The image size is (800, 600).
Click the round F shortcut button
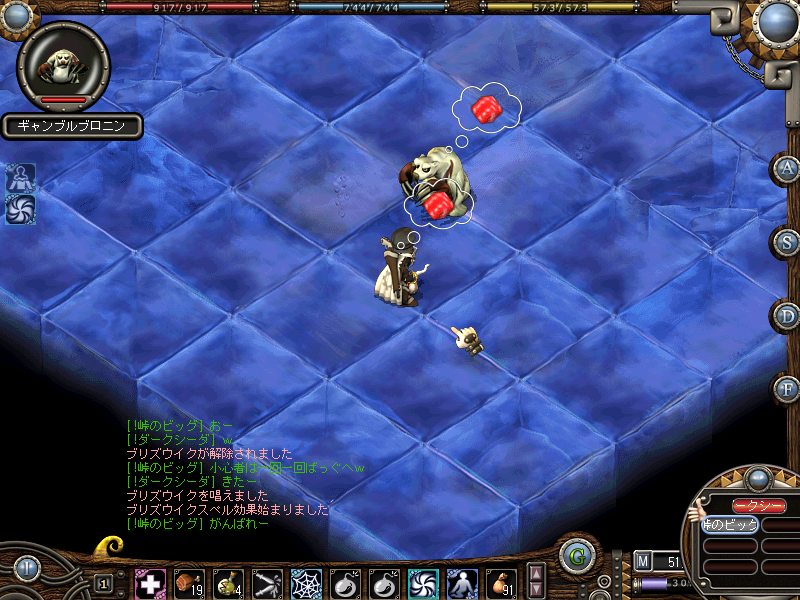(787, 387)
